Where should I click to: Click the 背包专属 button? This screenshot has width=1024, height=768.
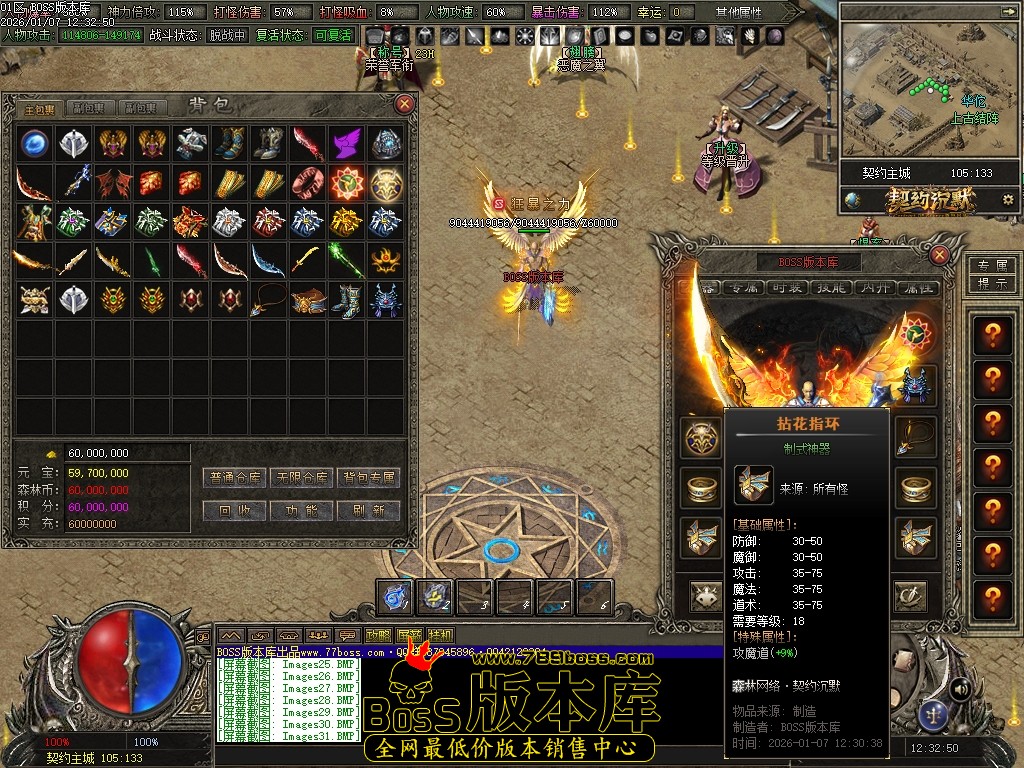point(368,478)
